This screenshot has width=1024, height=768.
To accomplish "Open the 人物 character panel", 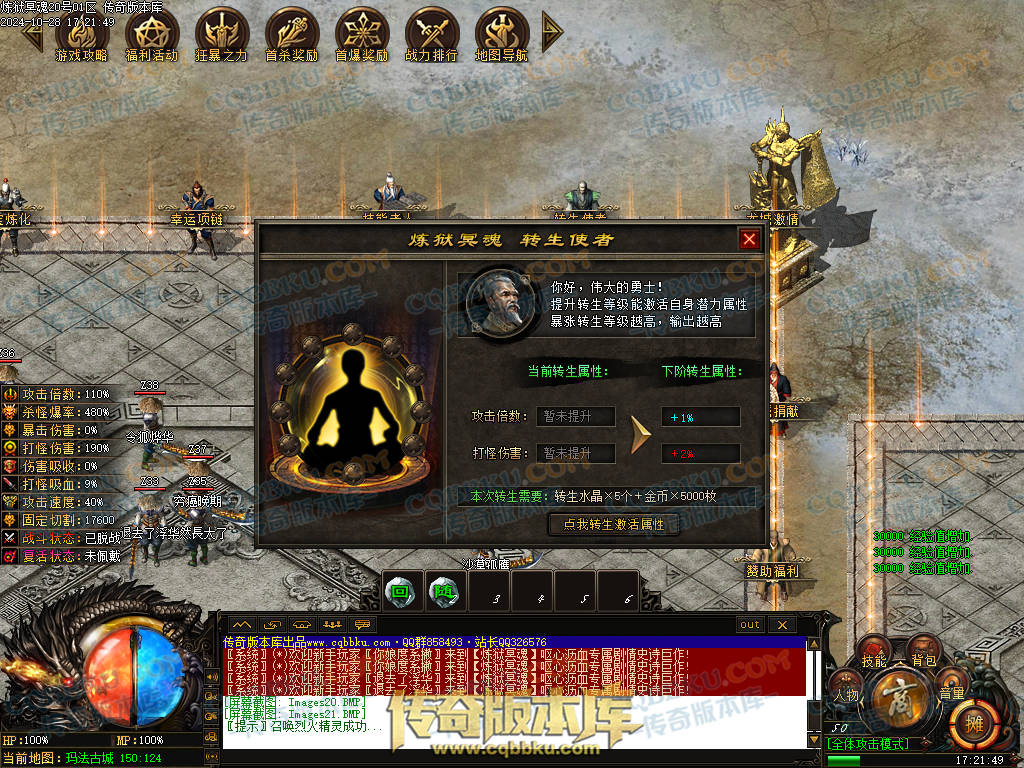I will tap(846, 690).
